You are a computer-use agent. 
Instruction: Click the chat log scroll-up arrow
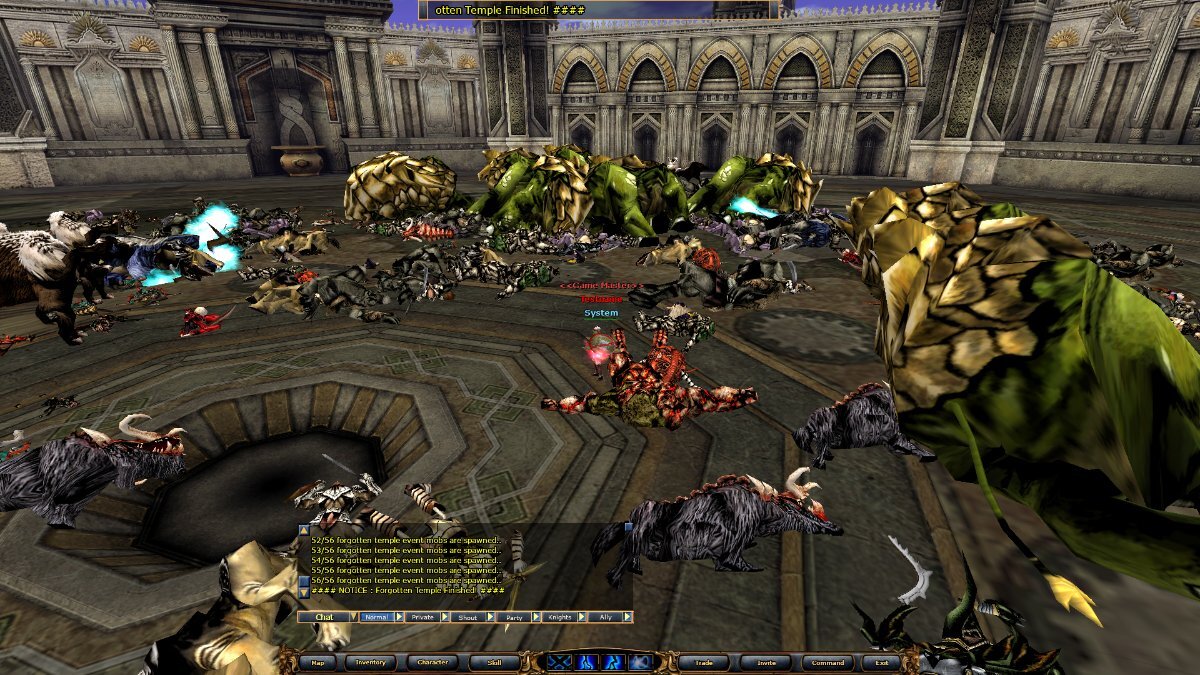click(304, 530)
